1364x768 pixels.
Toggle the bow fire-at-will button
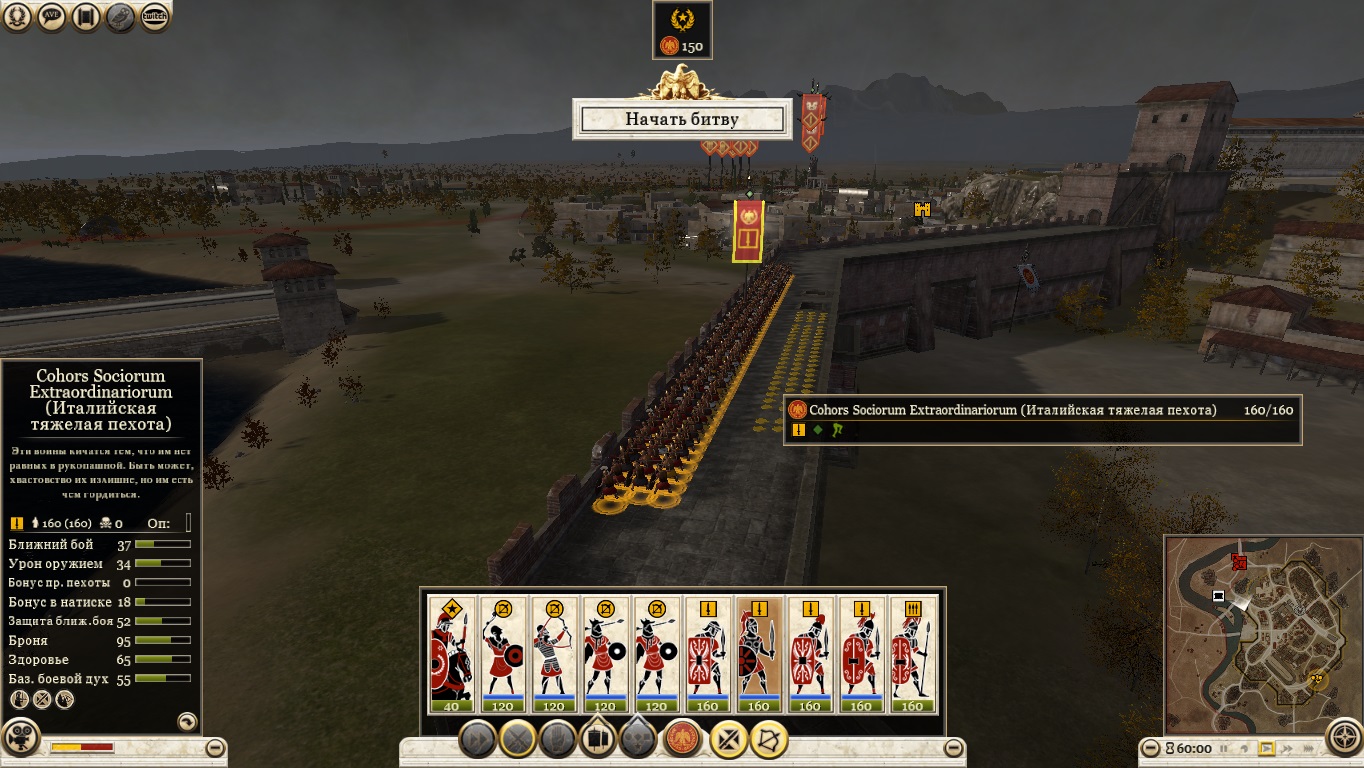point(770,740)
